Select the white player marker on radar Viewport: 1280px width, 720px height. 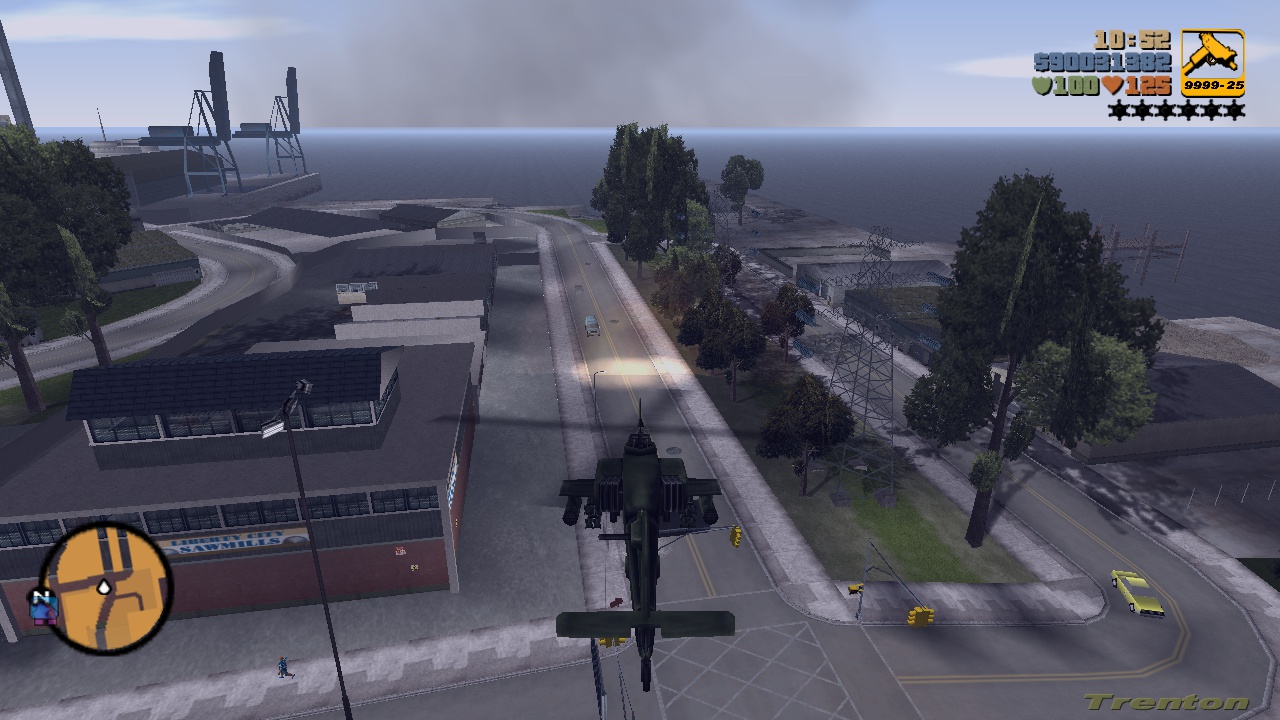(x=104, y=588)
